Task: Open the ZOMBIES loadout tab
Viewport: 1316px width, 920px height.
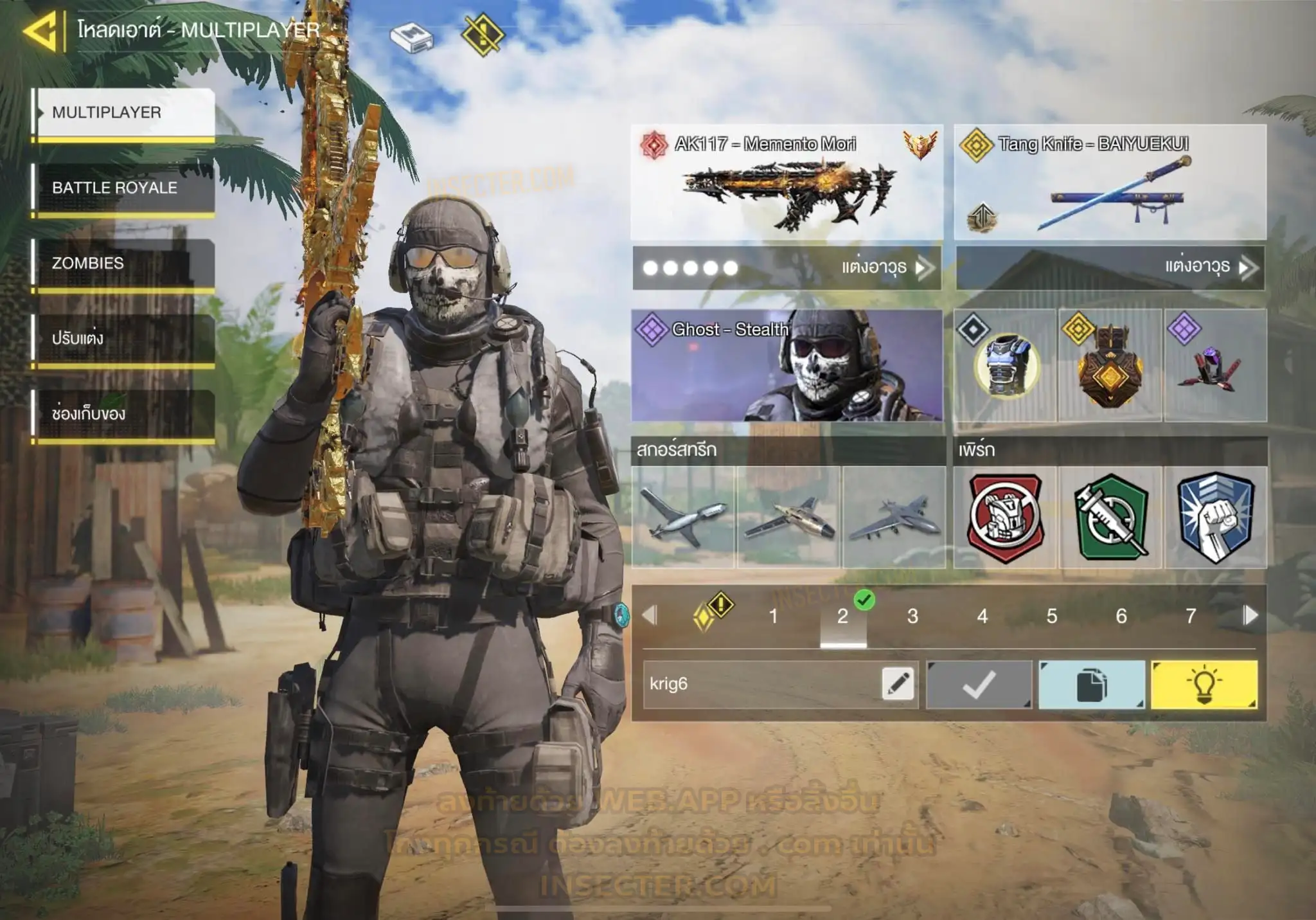Action: [124, 264]
